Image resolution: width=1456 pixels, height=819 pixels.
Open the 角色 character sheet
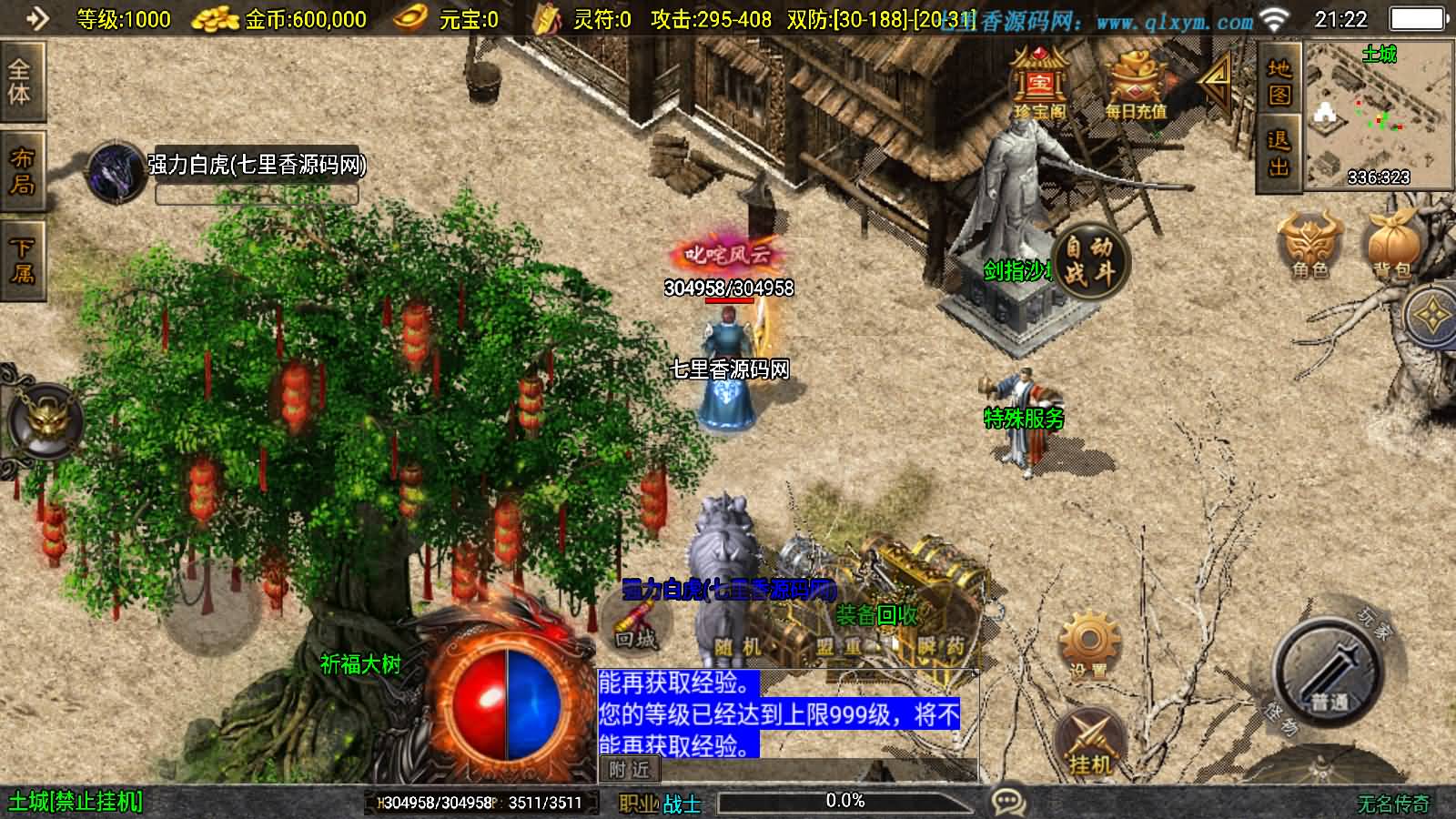pyautogui.click(x=1309, y=245)
